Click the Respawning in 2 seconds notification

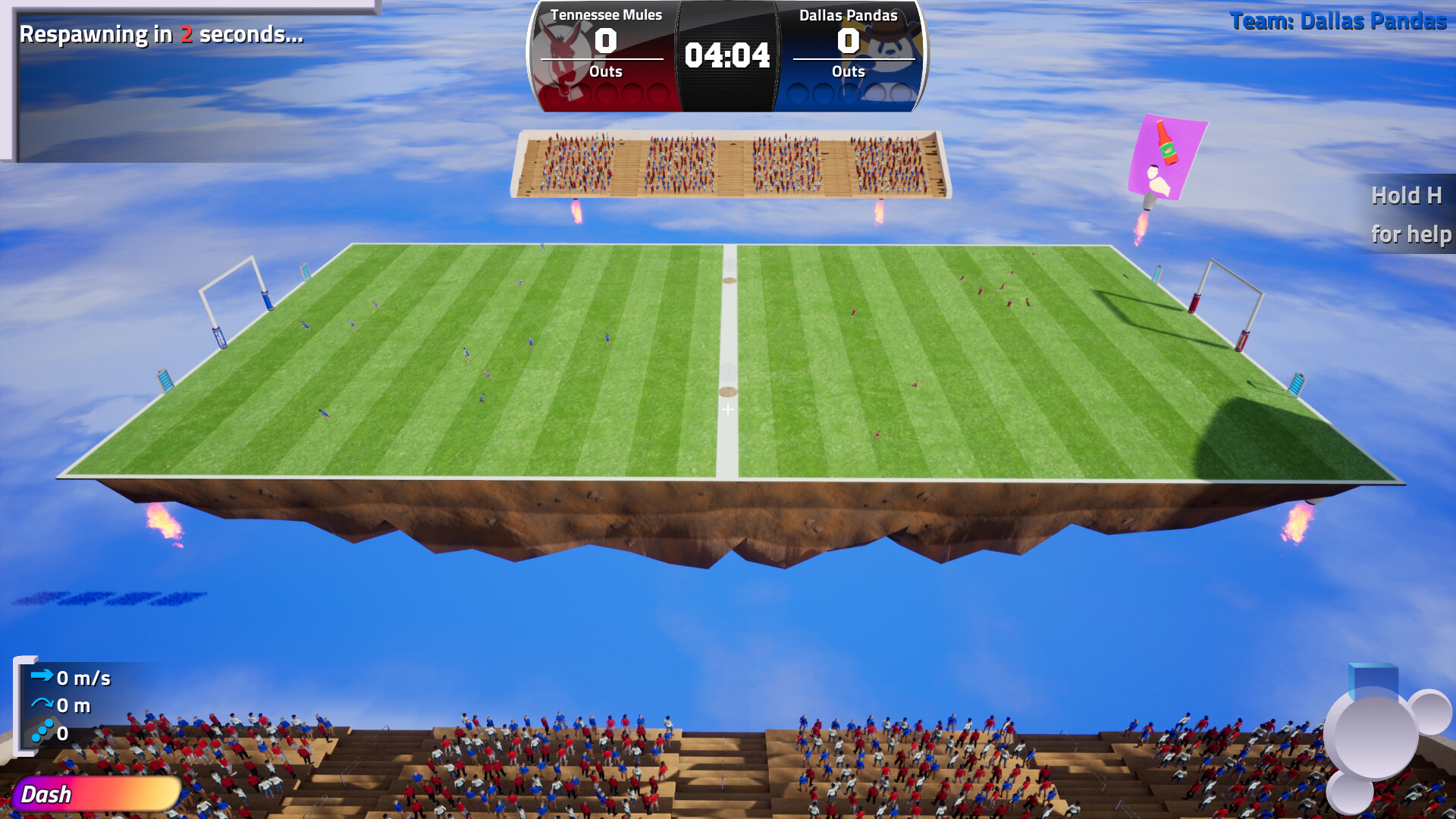coord(162,34)
